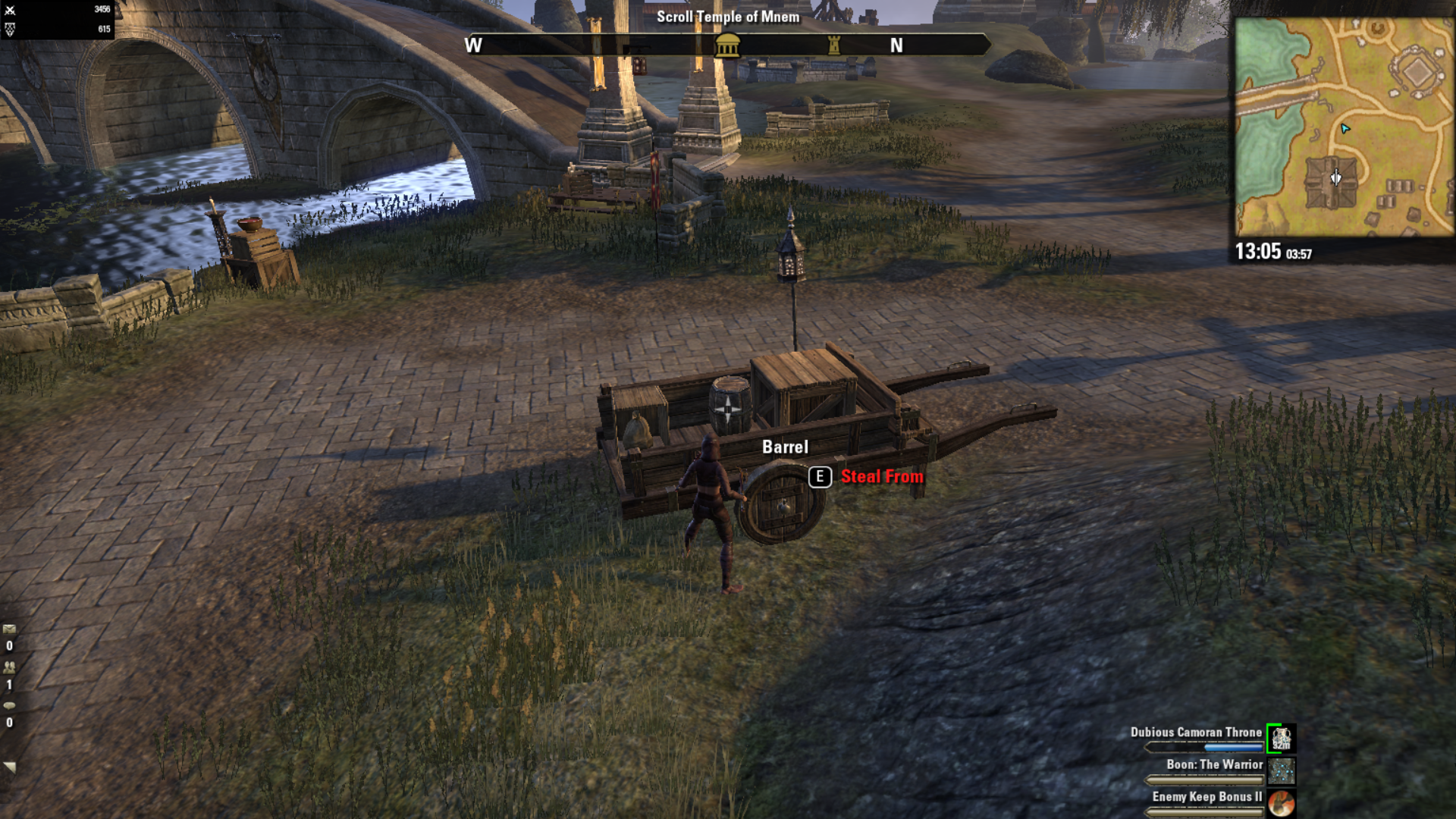This screenshot has width=1456, height=819.
Task: Click the W marker on the compass
Action: coord(474,46)
